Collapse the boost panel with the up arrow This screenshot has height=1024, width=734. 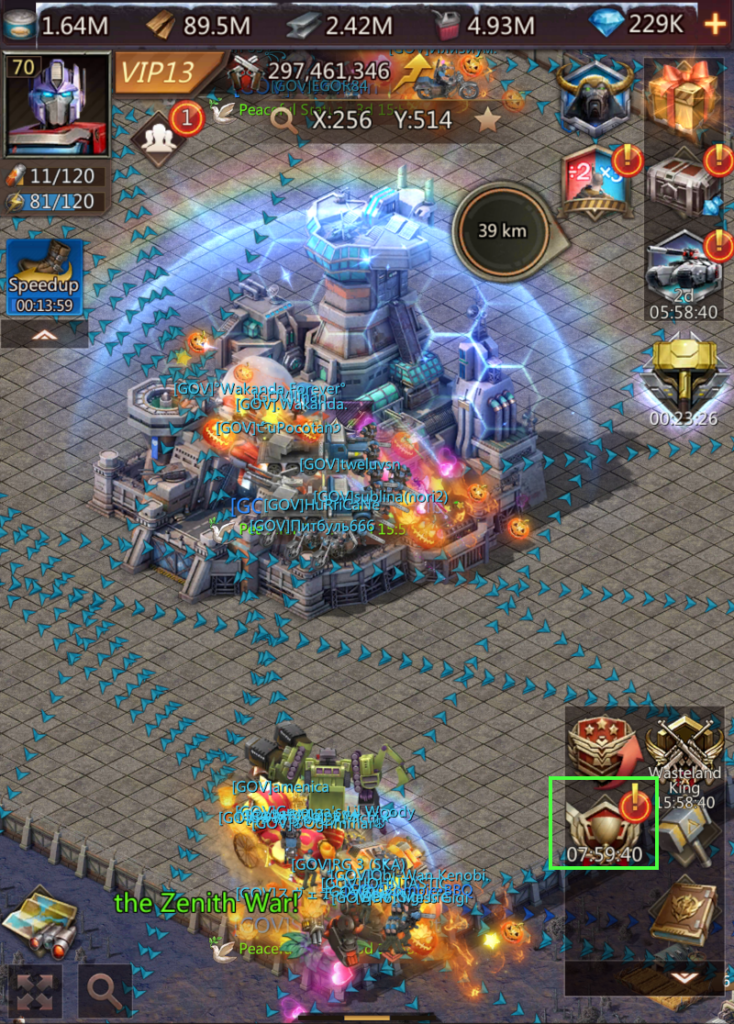pos(44,335)
